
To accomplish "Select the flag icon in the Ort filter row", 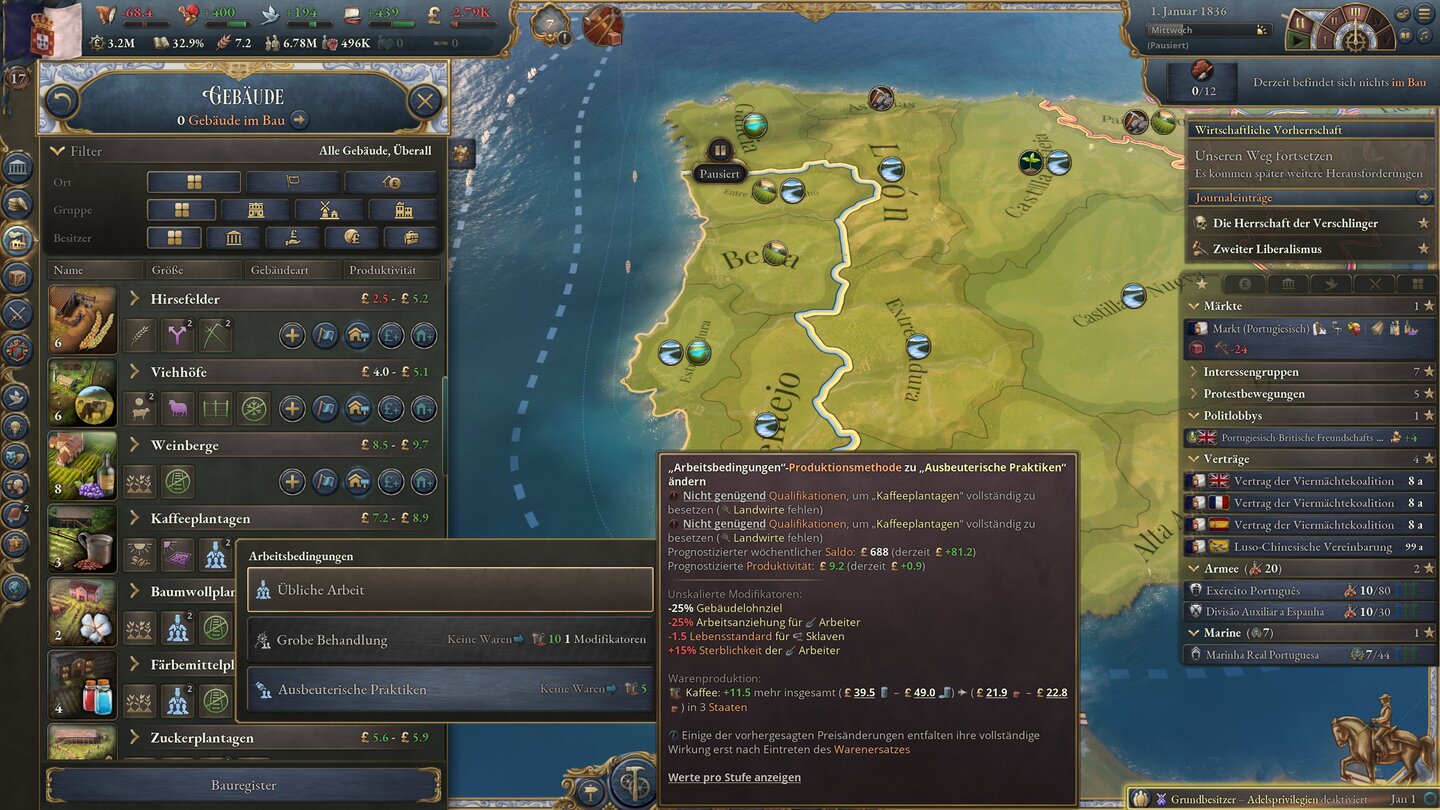I will tap(294, 181).
